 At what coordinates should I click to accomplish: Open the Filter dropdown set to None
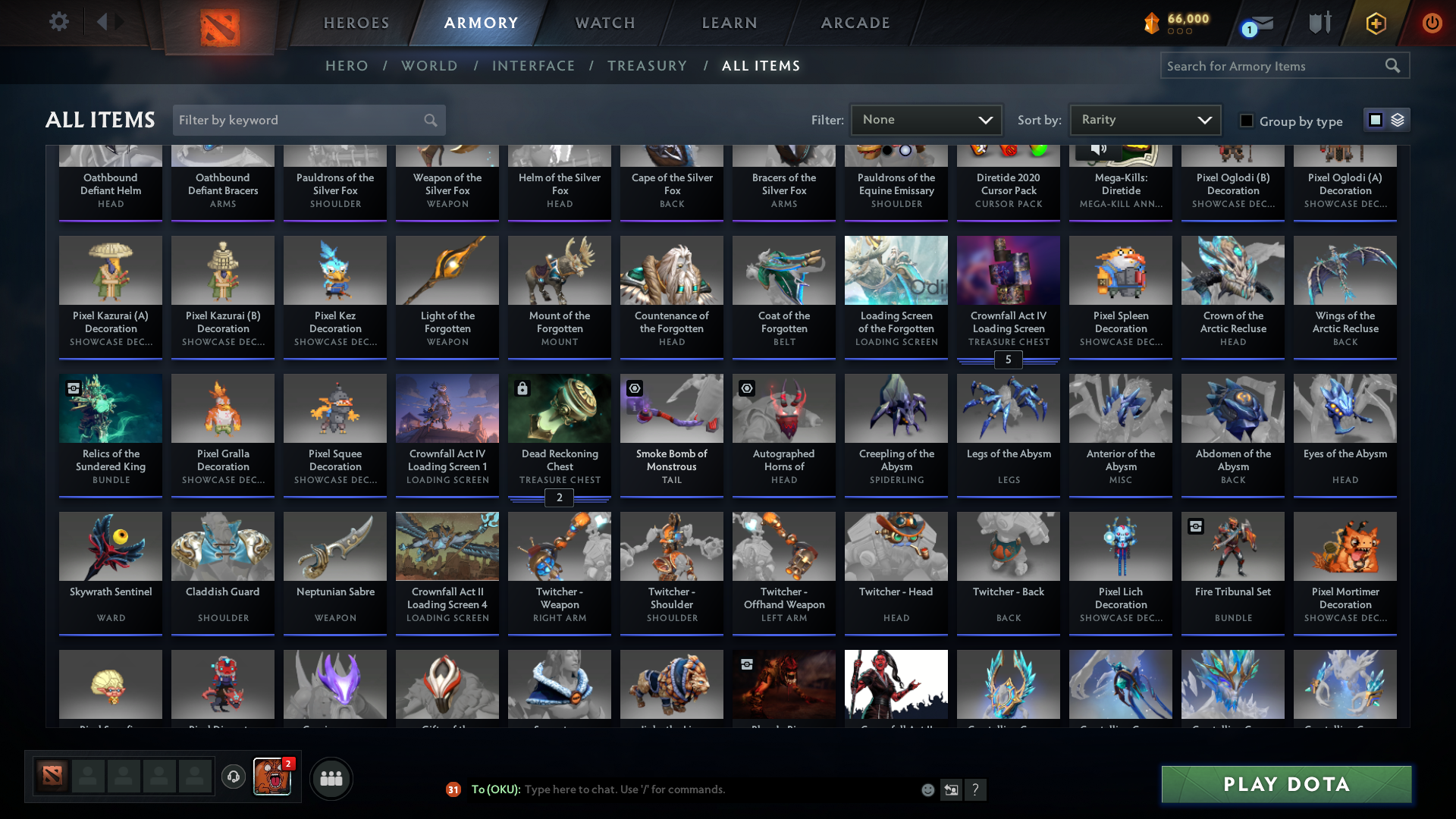926,119
